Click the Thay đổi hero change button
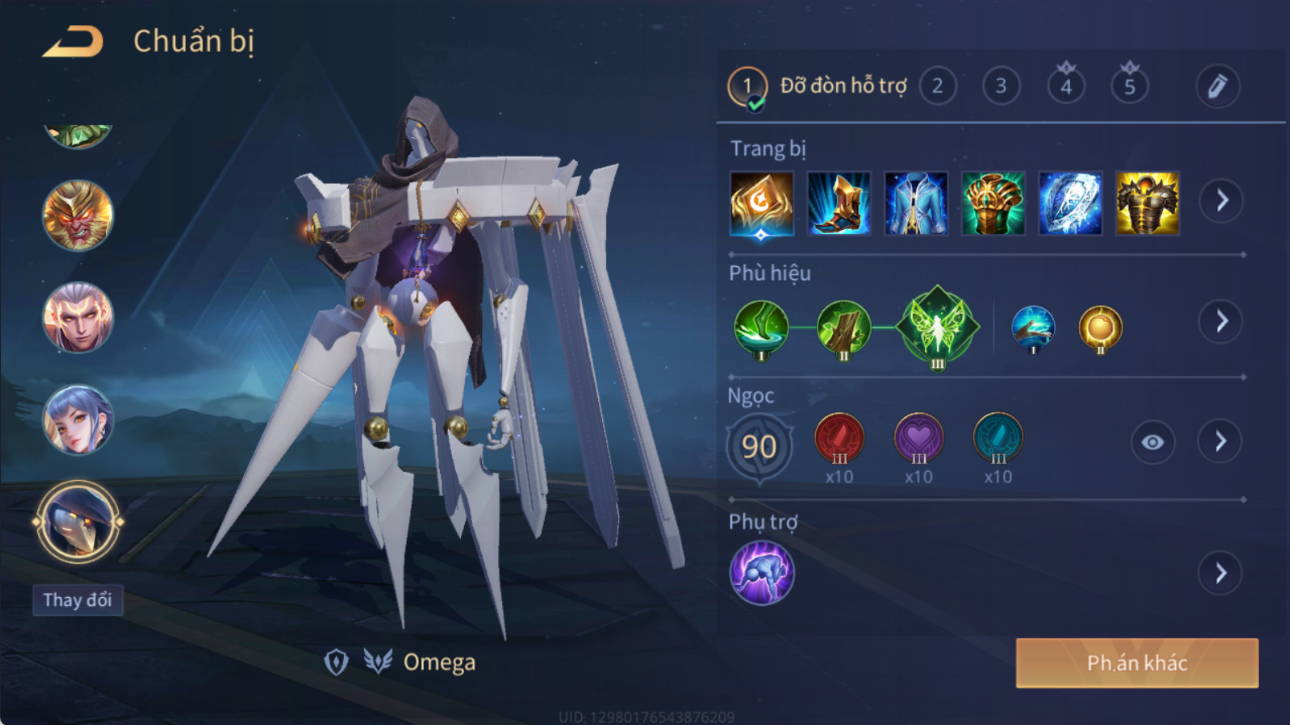The height and width of the screenshot is (725, 1290). pos(77,600)
